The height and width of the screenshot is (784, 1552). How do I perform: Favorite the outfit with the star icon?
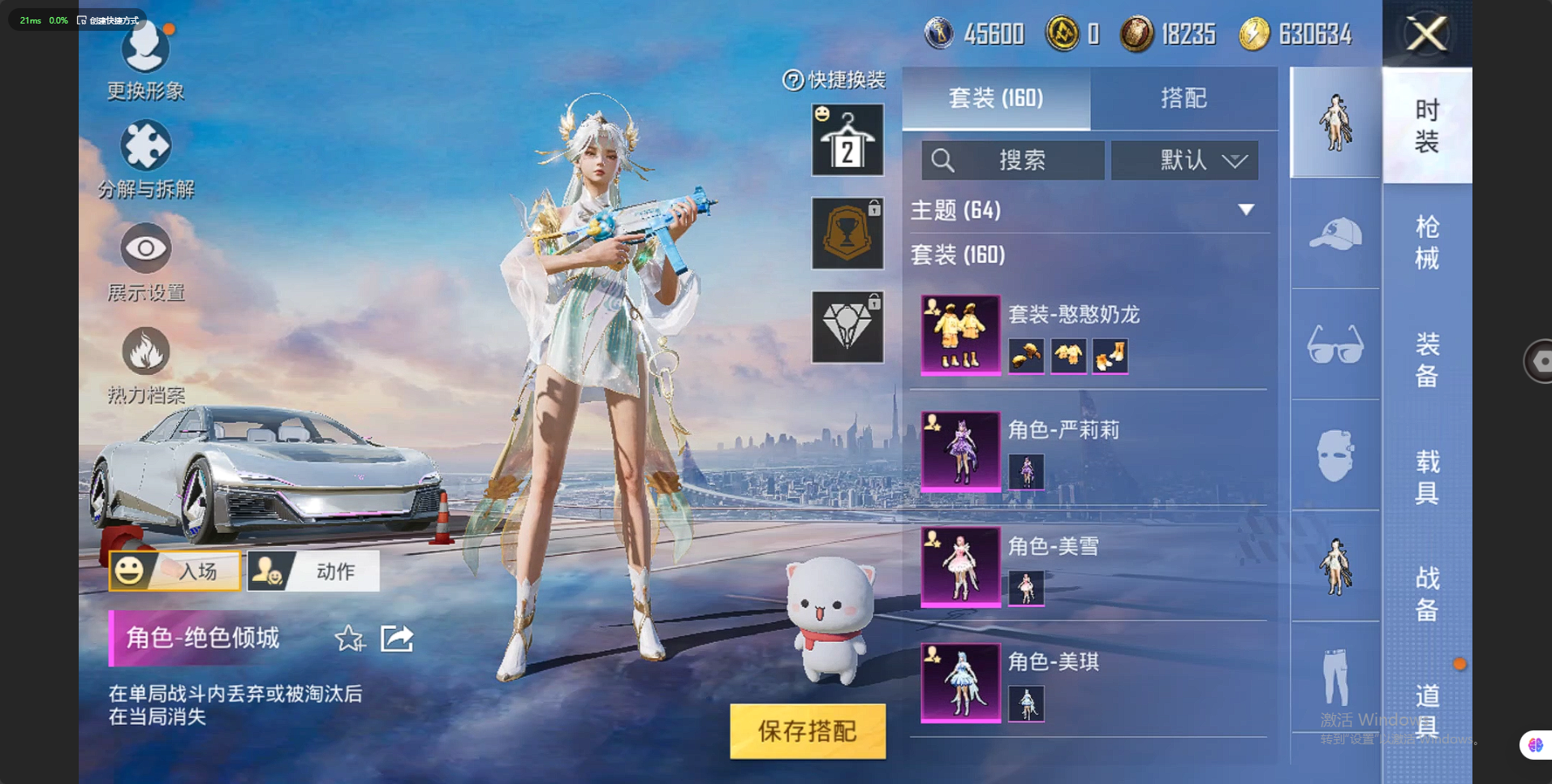[x=350, y=639]
